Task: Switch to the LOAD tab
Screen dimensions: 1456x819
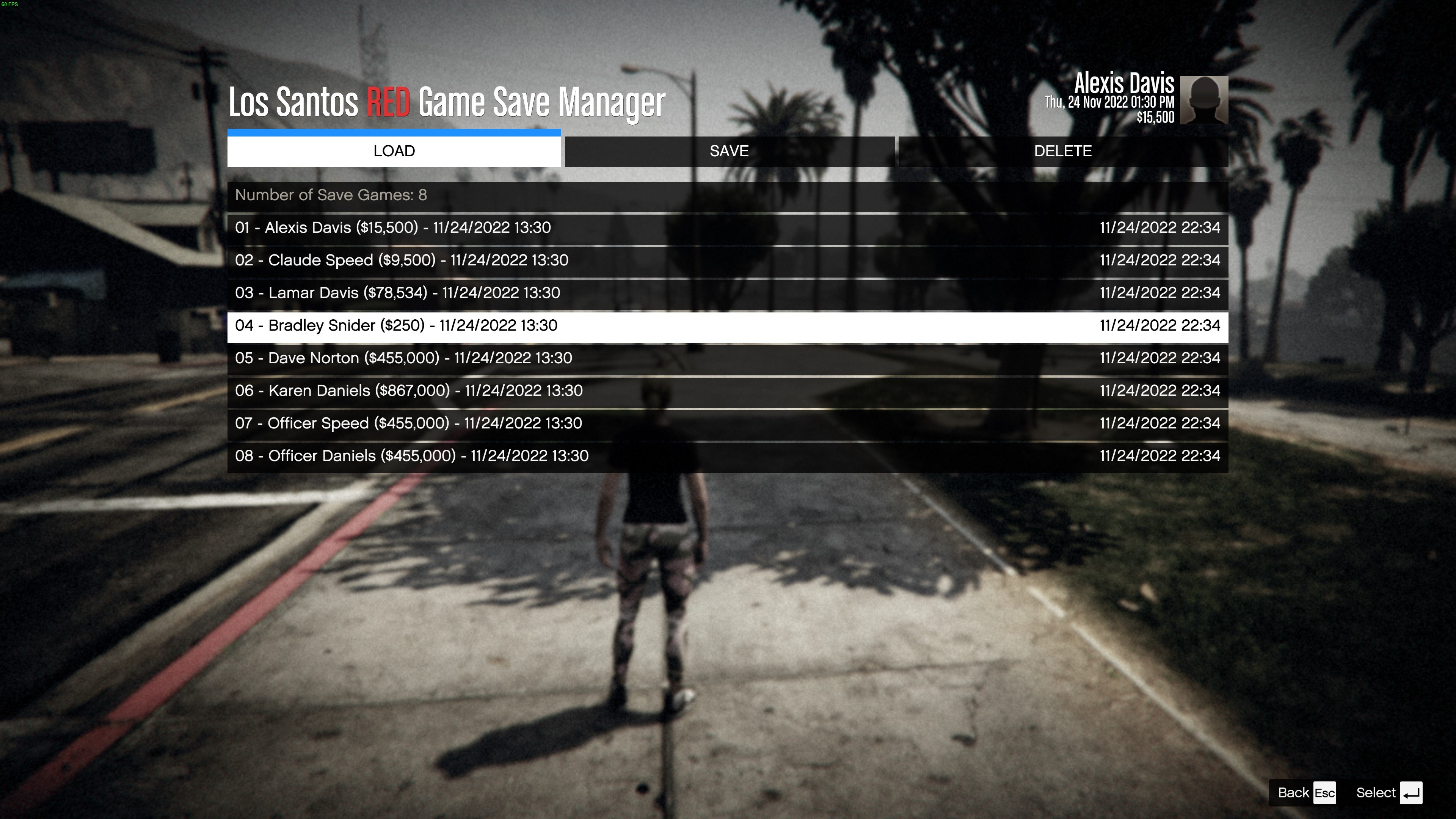Action: pyautogui.click(x=394, y=151)
